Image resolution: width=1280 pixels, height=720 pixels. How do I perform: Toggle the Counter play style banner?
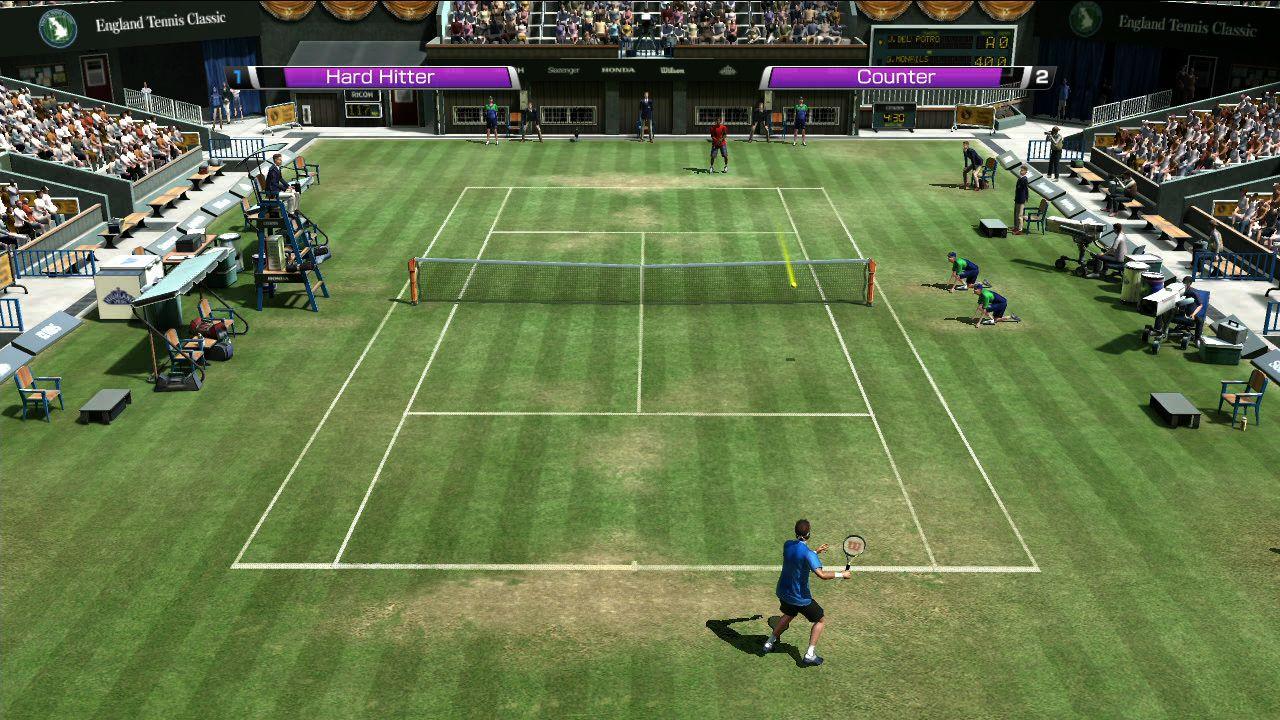[885, 76]
